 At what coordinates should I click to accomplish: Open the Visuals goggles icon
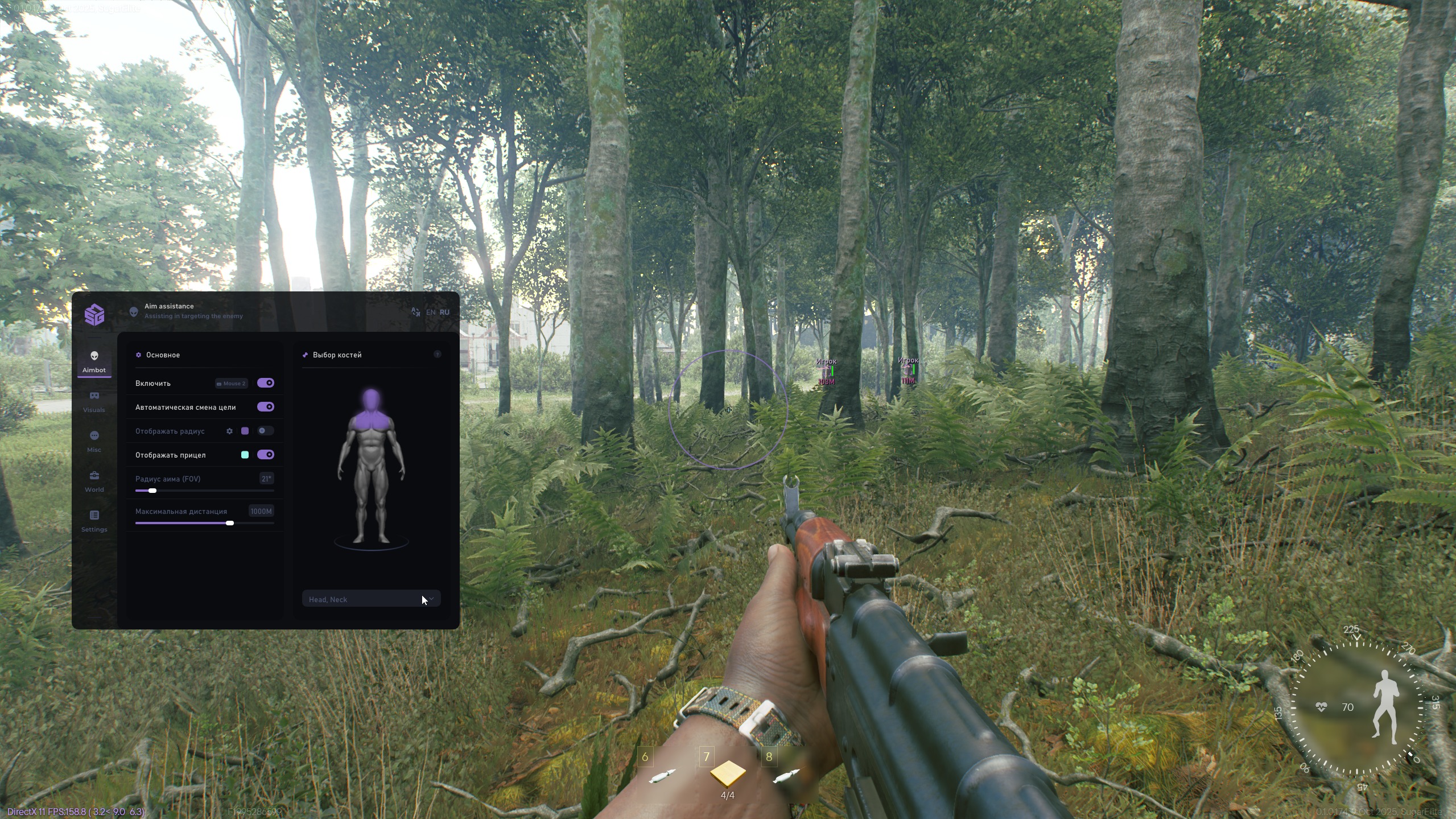94,397
